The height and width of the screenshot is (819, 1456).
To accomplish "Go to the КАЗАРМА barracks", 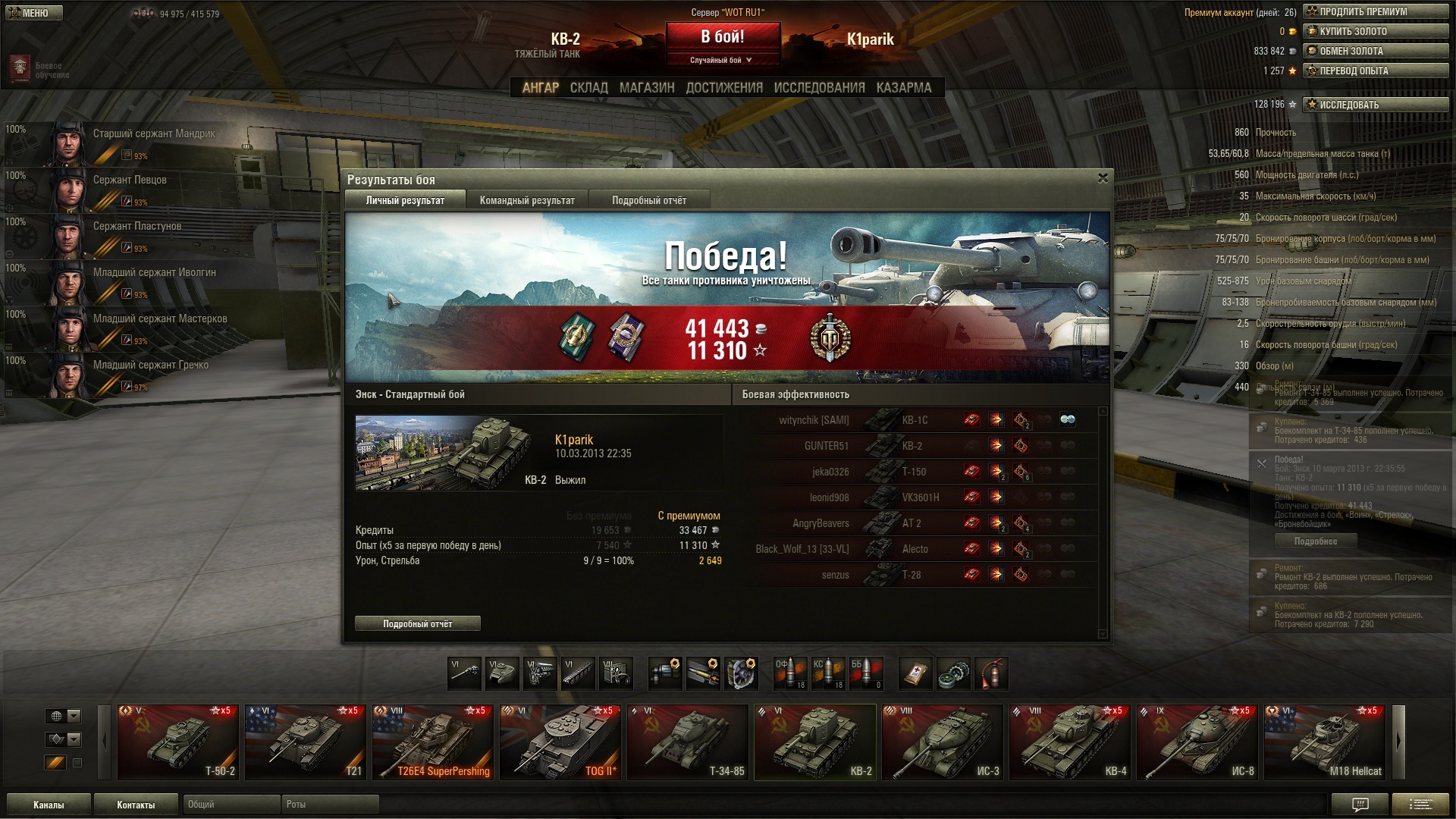I will tap(903, 88).
